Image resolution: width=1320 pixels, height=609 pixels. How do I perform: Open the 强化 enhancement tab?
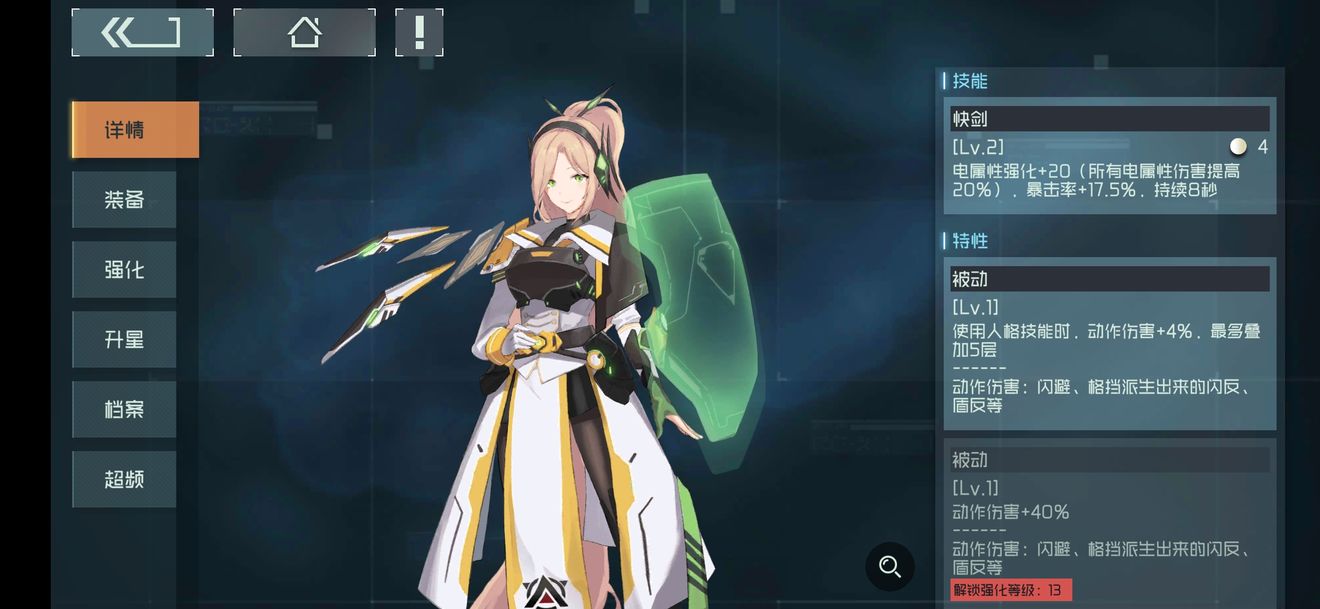click(x=124, y=270)
